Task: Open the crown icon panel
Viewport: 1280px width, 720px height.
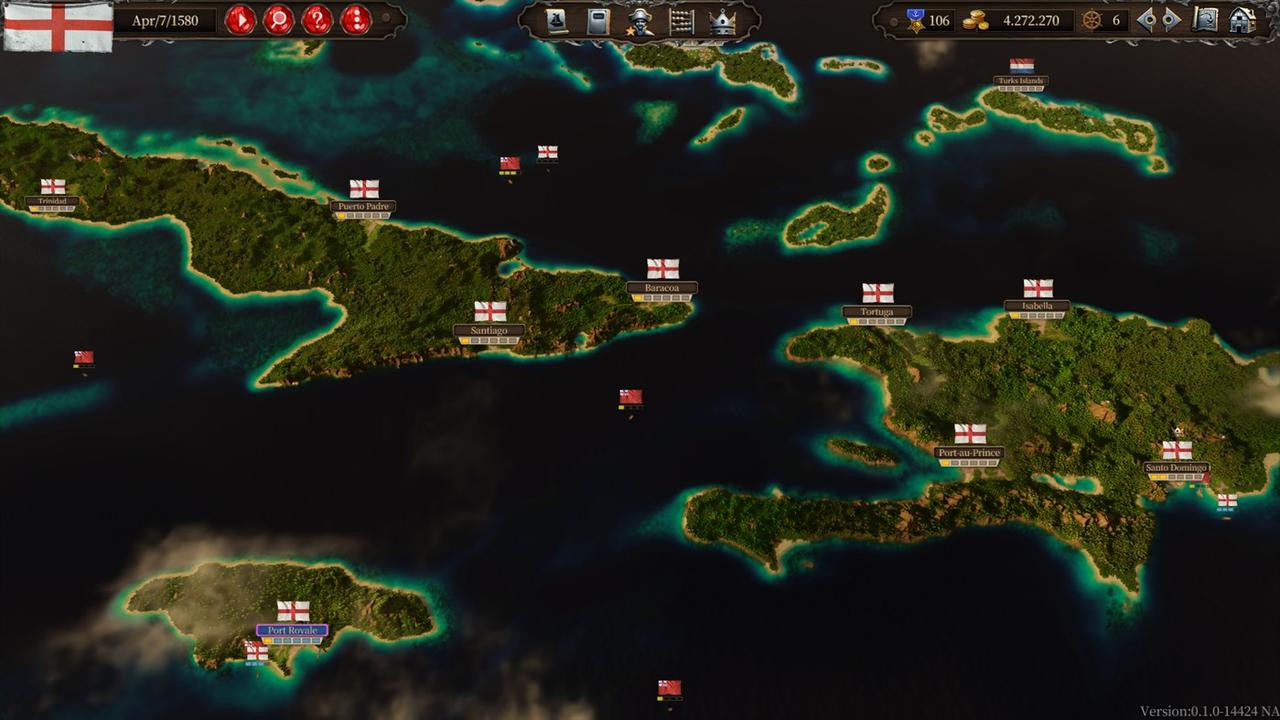Action: [723, 21]
